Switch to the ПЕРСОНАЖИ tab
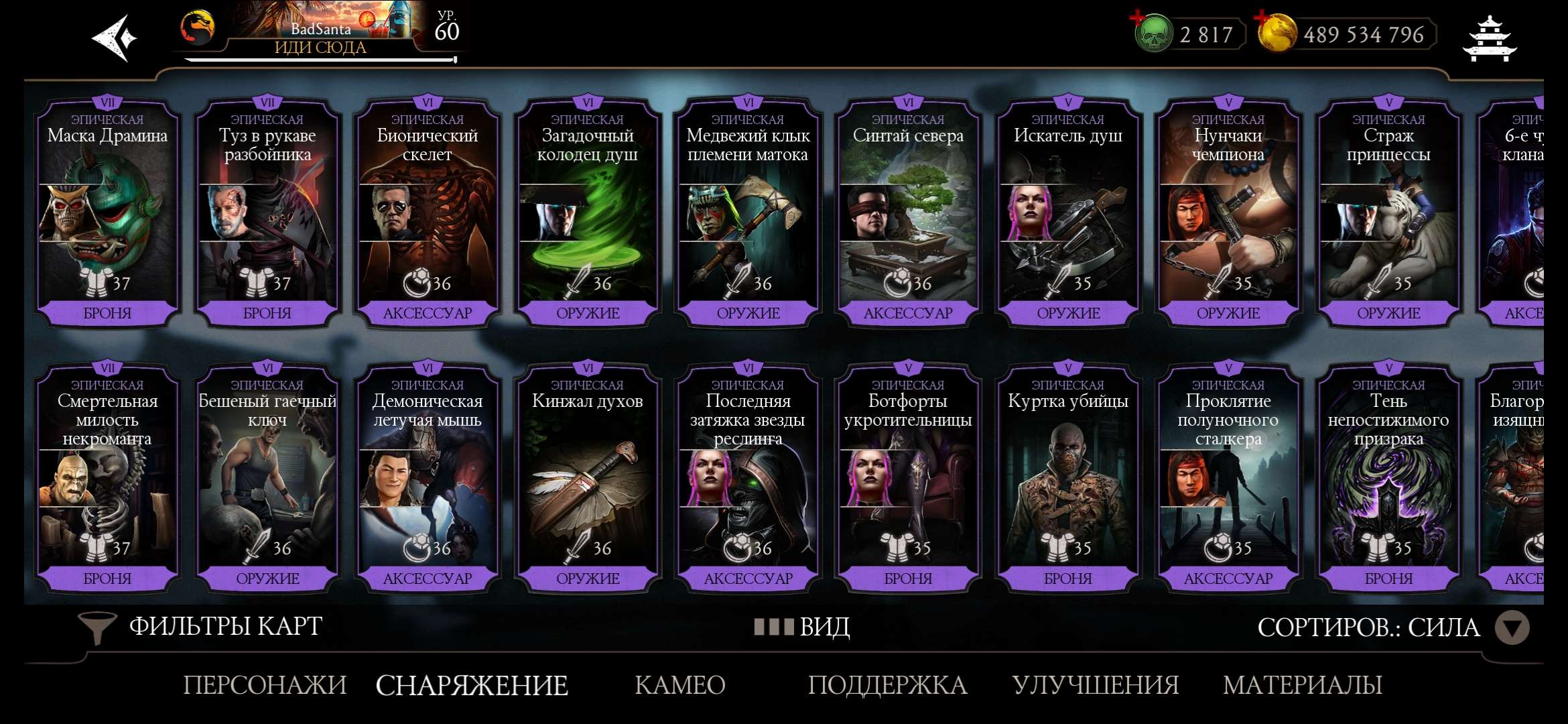 click(265, 686)
